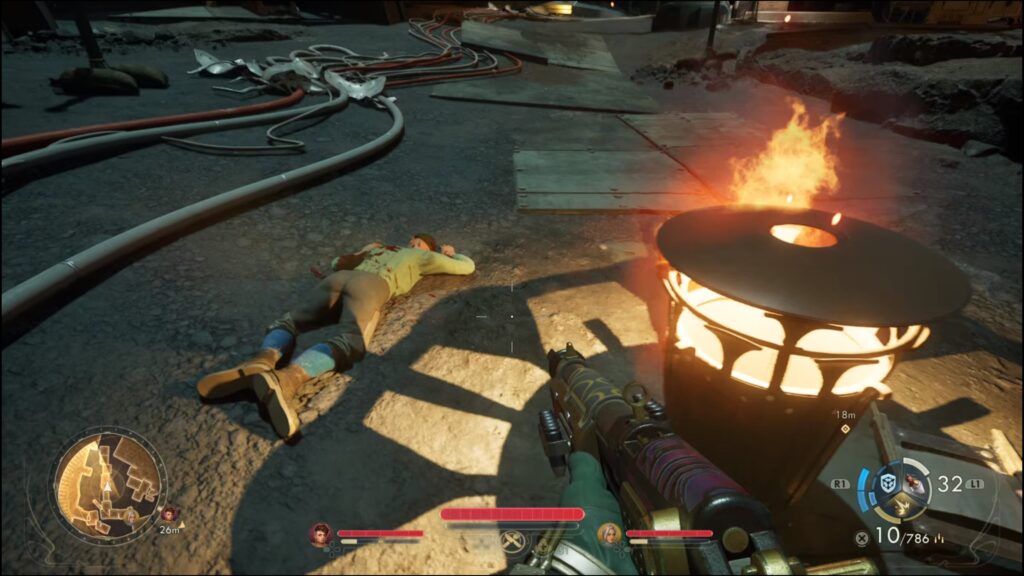The image size is (1024, 576).
Task: Activate the golden bottom ability wedge
Action: point(903,509)
